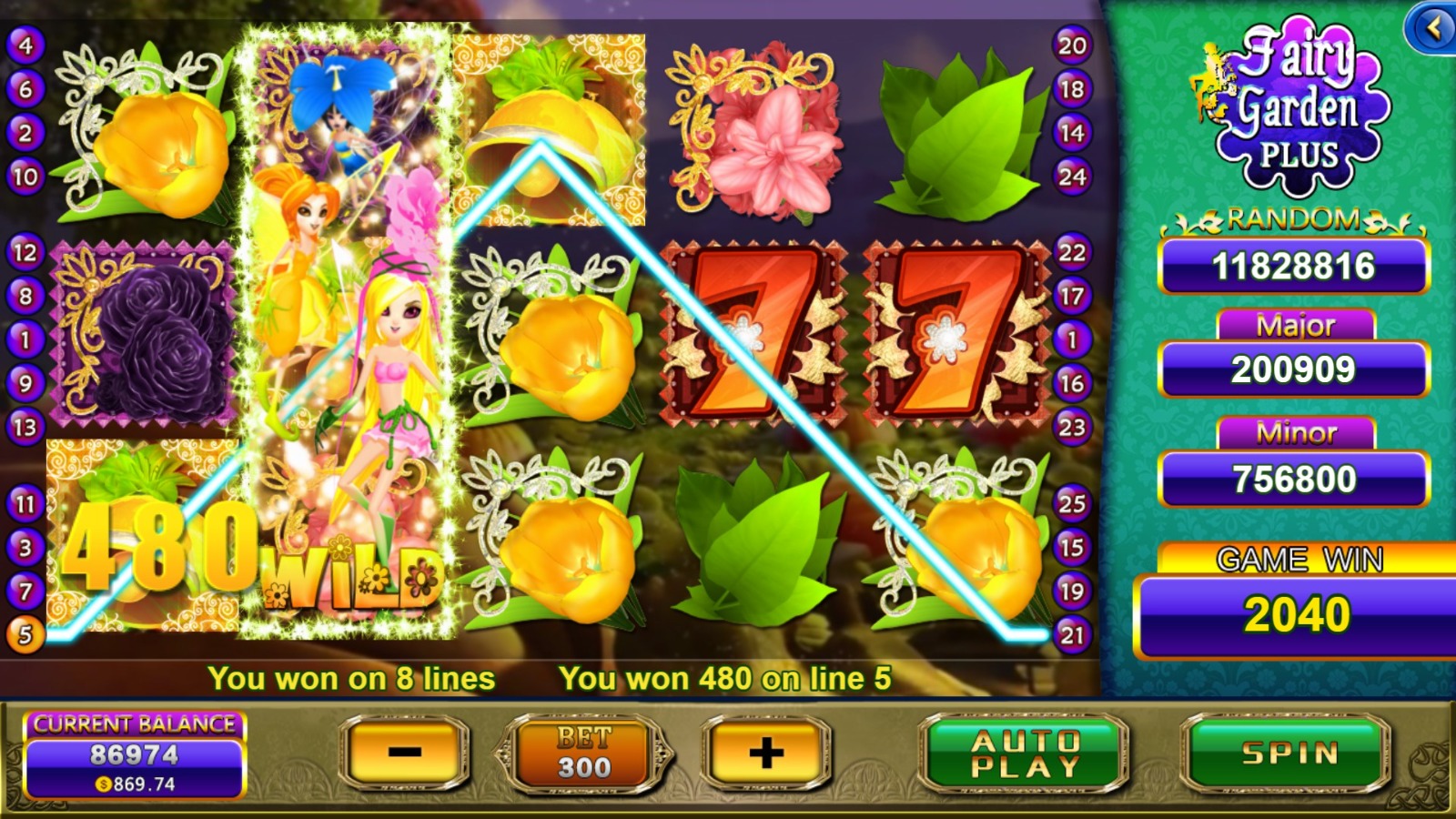
Task: Click the blue back arrow button
Action: coord(1432,28)
